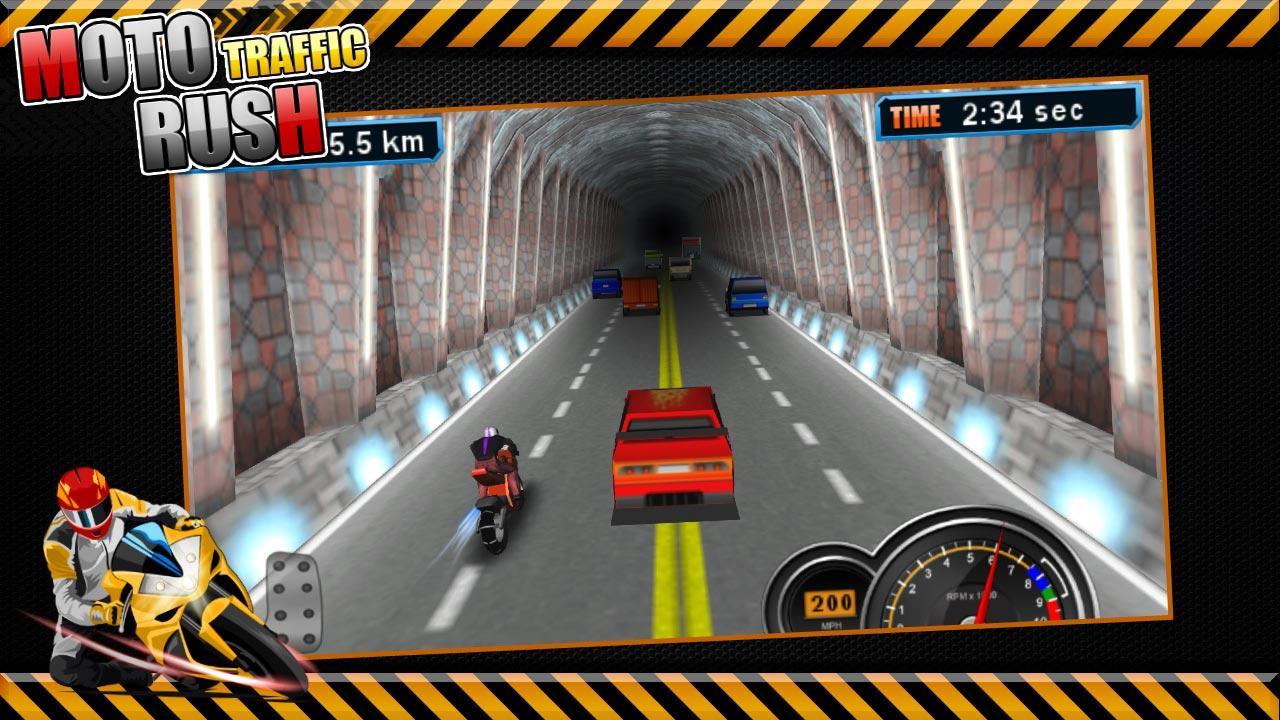Tap the orange truck in the tunnel
This screenshot has width=1280, height=720.
tap(643, 290)
